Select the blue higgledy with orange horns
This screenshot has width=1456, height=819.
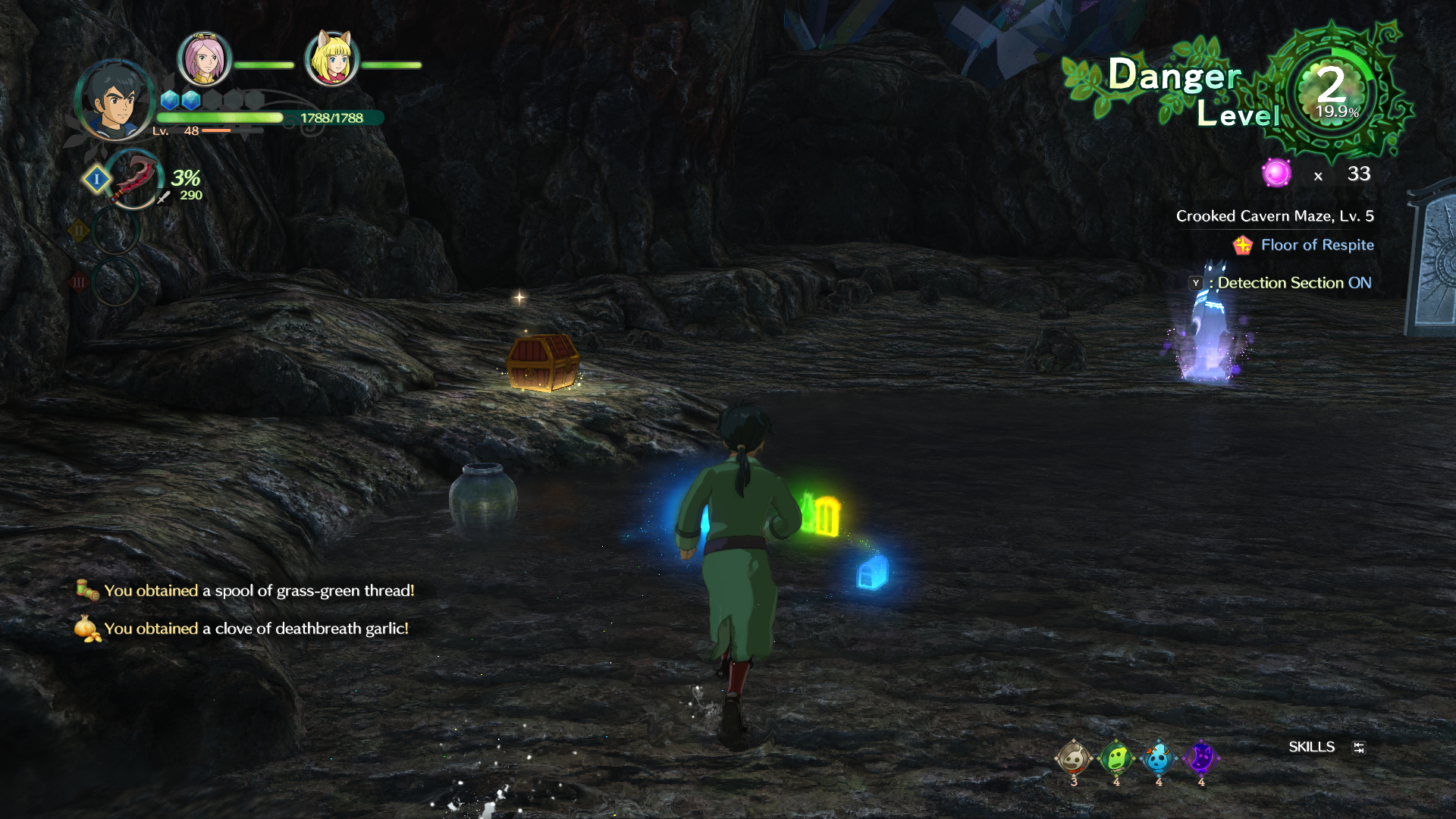(1158, 758)
